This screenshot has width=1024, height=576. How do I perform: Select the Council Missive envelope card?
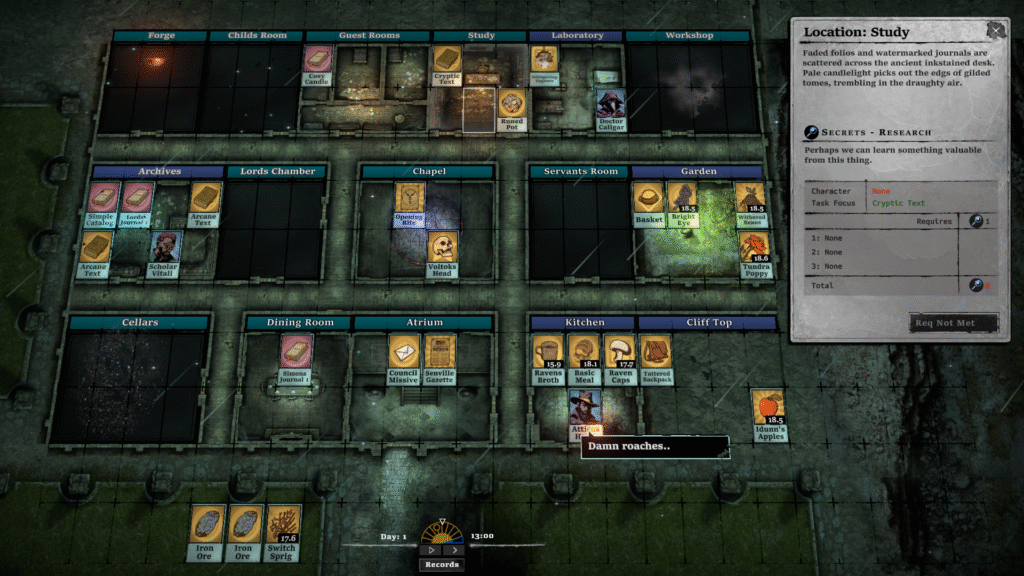(403, 357)
